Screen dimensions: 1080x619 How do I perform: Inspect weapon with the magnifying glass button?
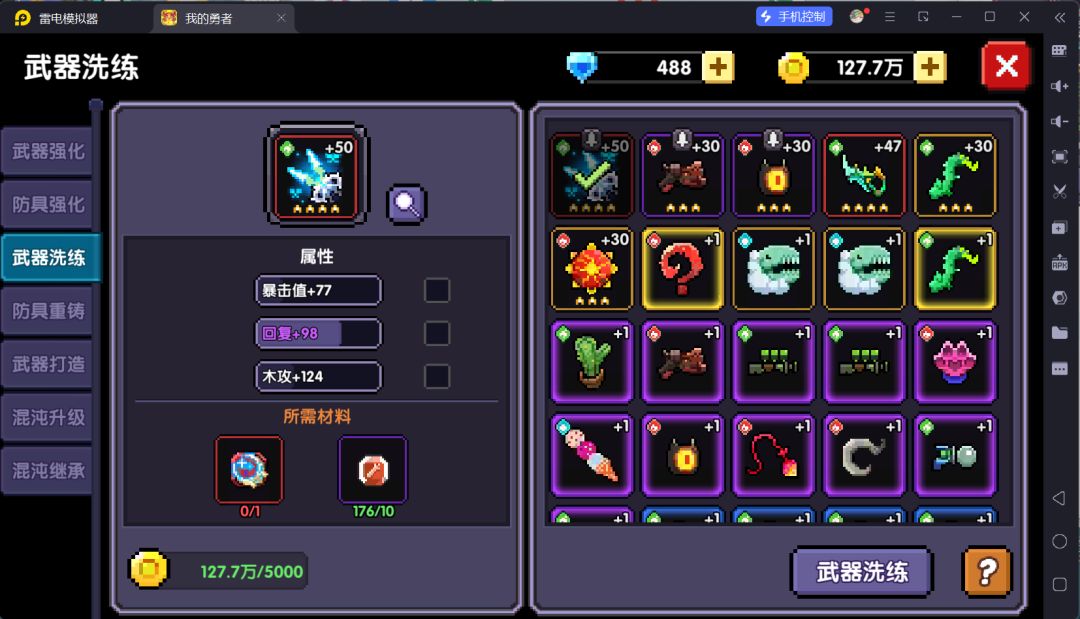tap(407, 204)
